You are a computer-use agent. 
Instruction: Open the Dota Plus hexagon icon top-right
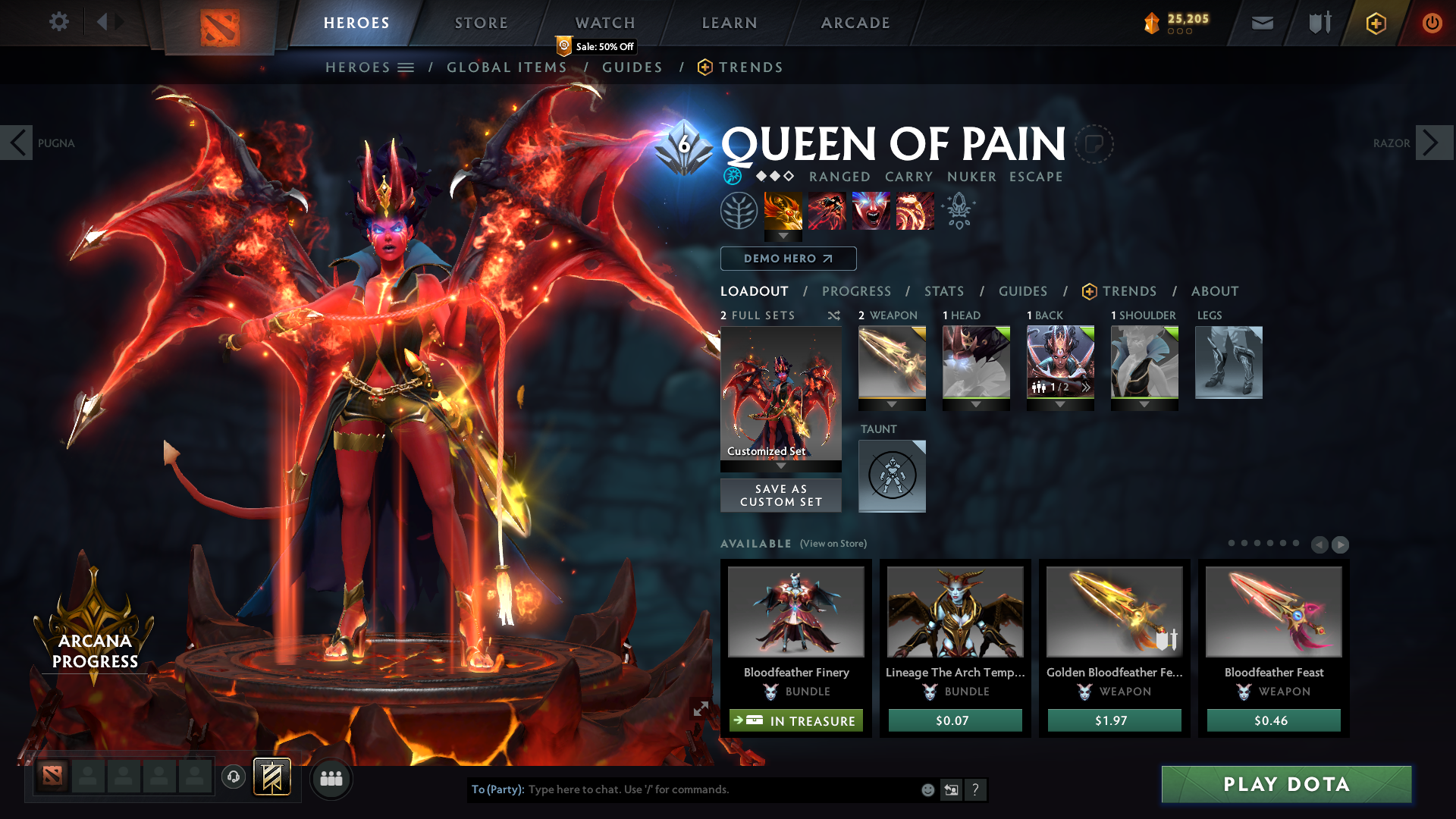pyautogui.click(x=1375, y=24)
